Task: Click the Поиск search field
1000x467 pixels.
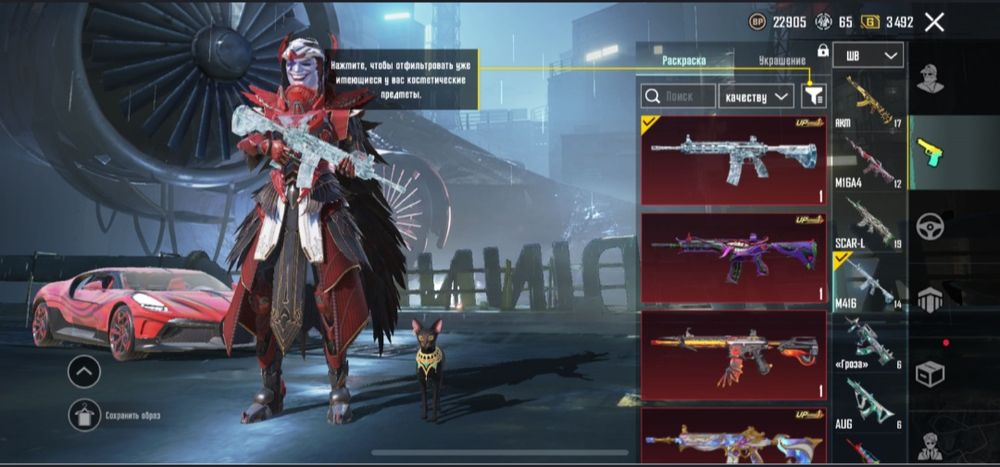Action: 678,96
